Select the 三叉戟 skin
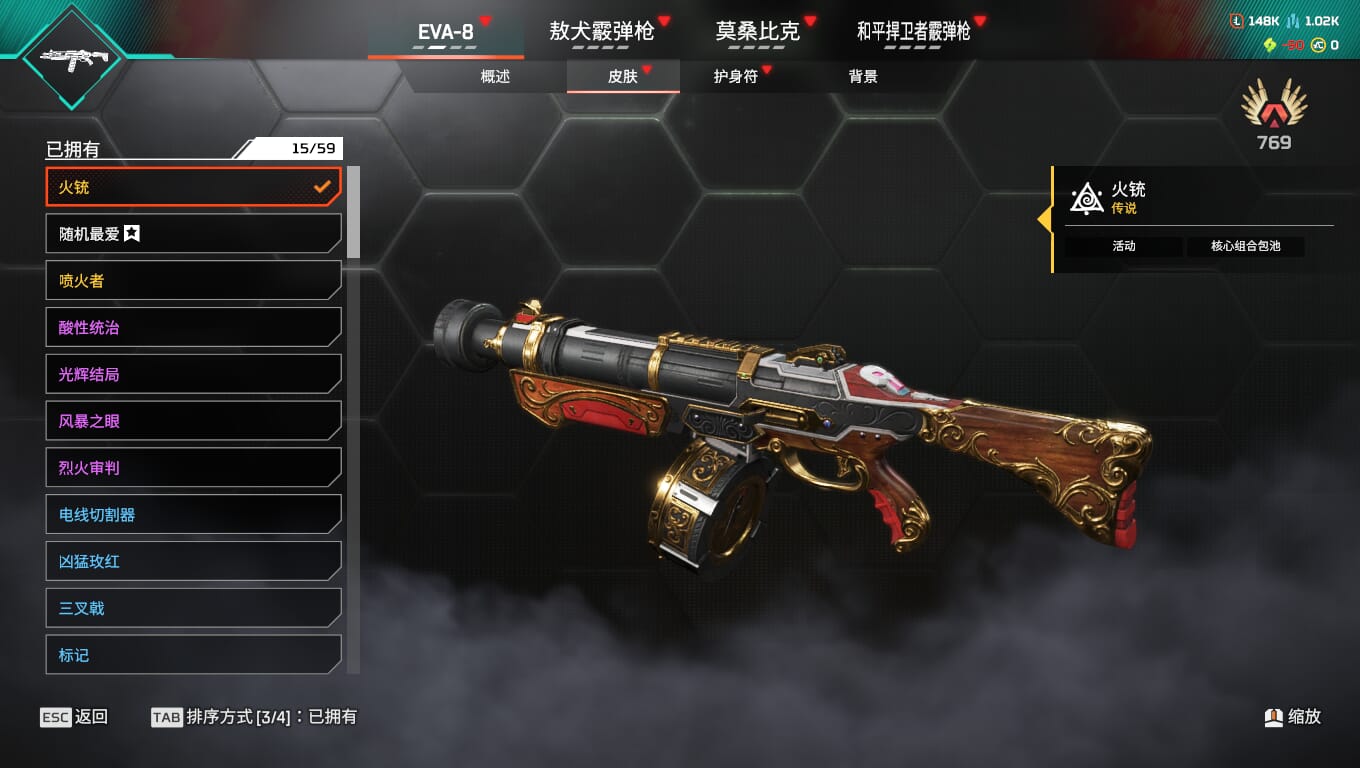 (193, 608)
